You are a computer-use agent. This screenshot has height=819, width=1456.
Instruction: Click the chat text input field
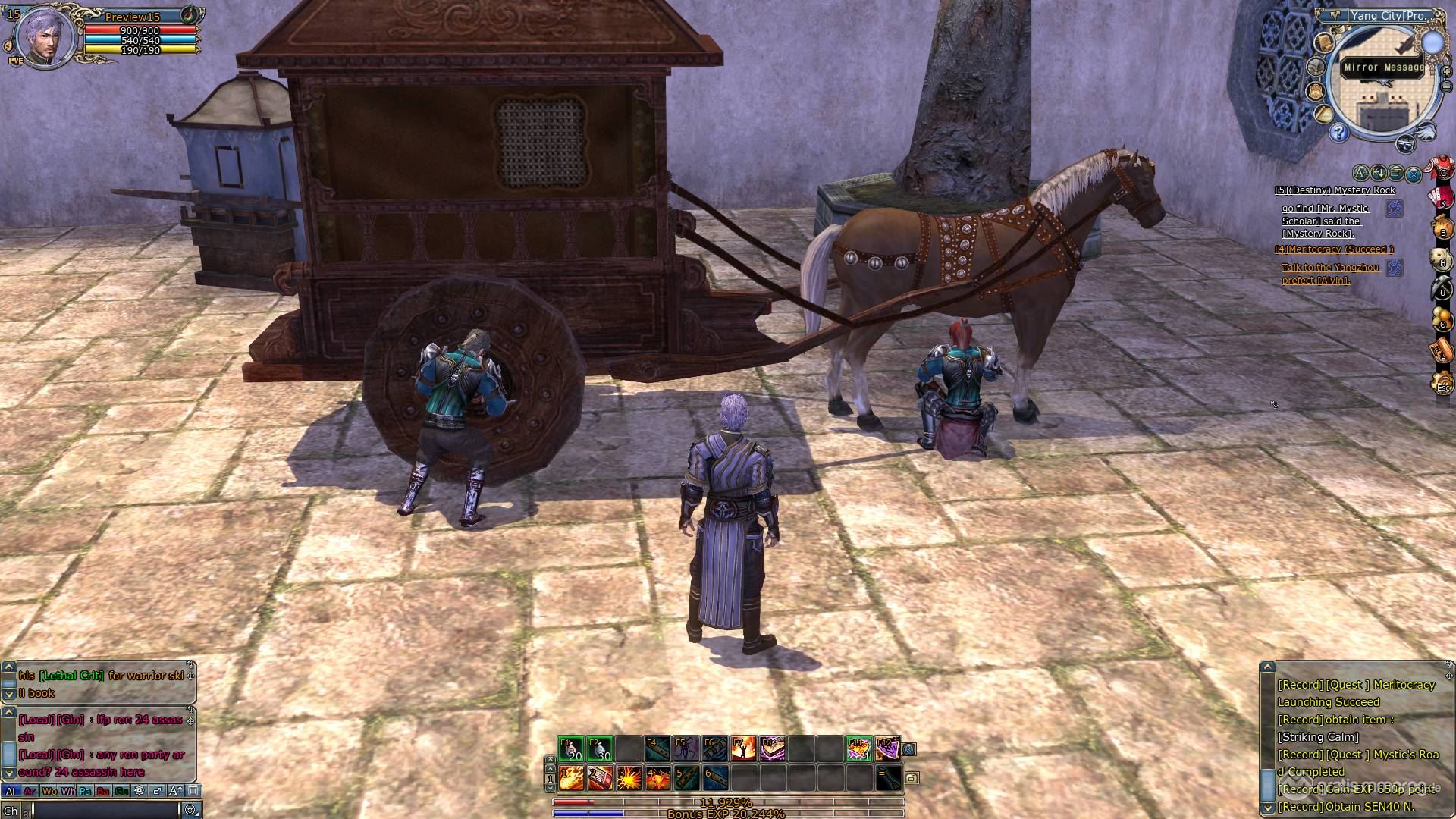[106, 810]
